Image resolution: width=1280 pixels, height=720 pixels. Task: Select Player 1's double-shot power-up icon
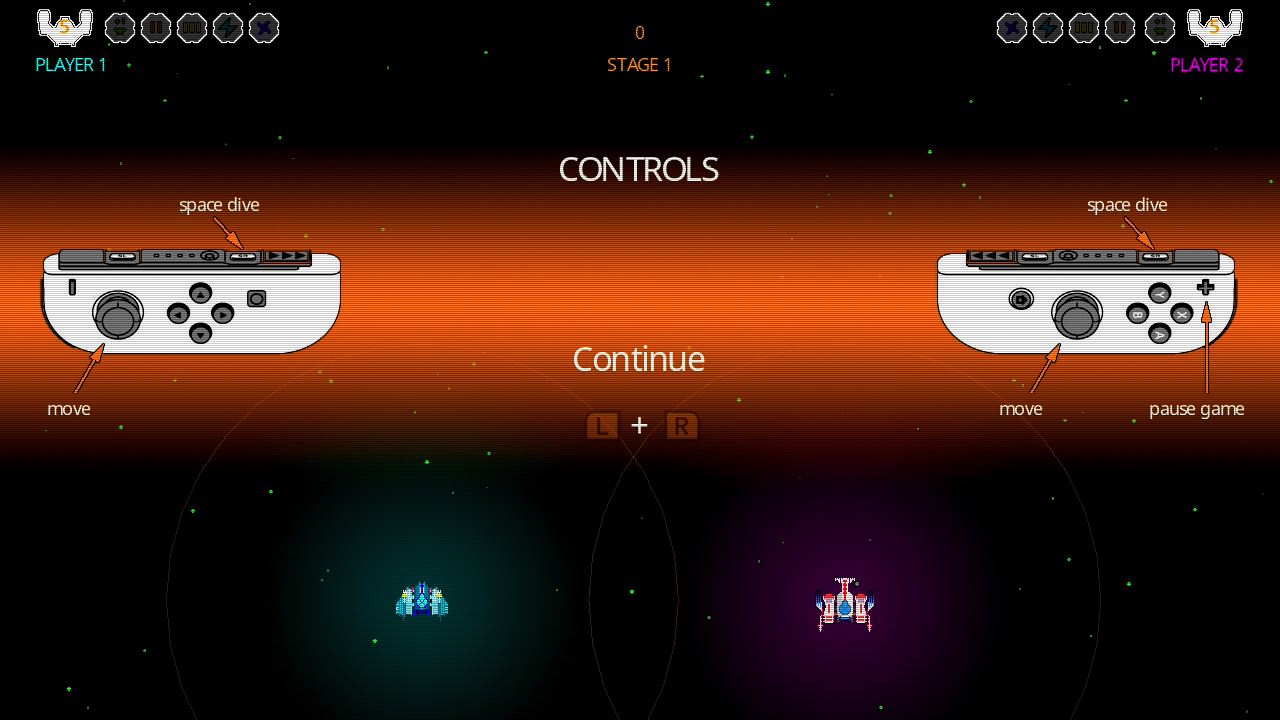tap(156, 28)
